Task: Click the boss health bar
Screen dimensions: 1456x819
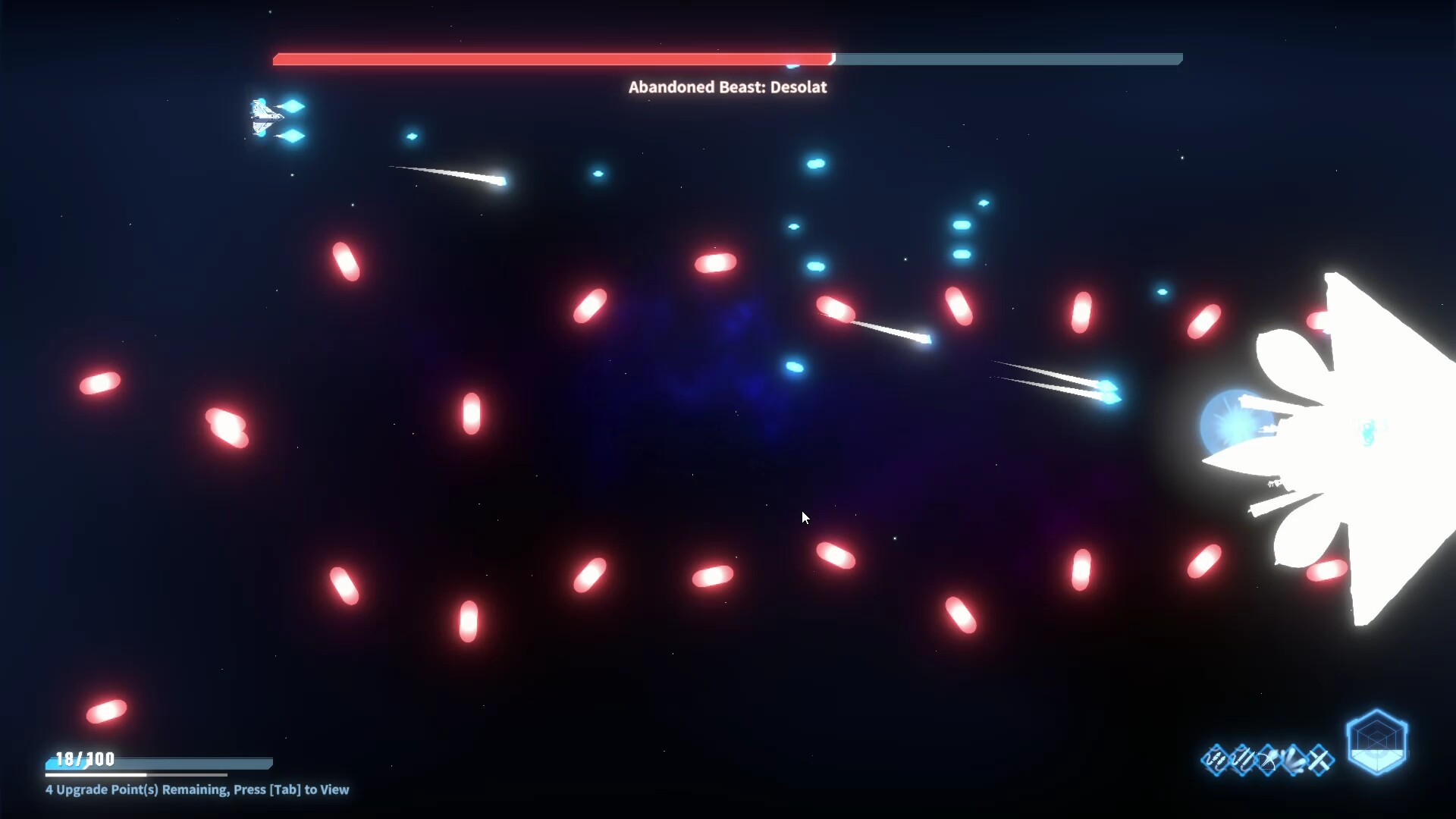Action: pos(728,58)
